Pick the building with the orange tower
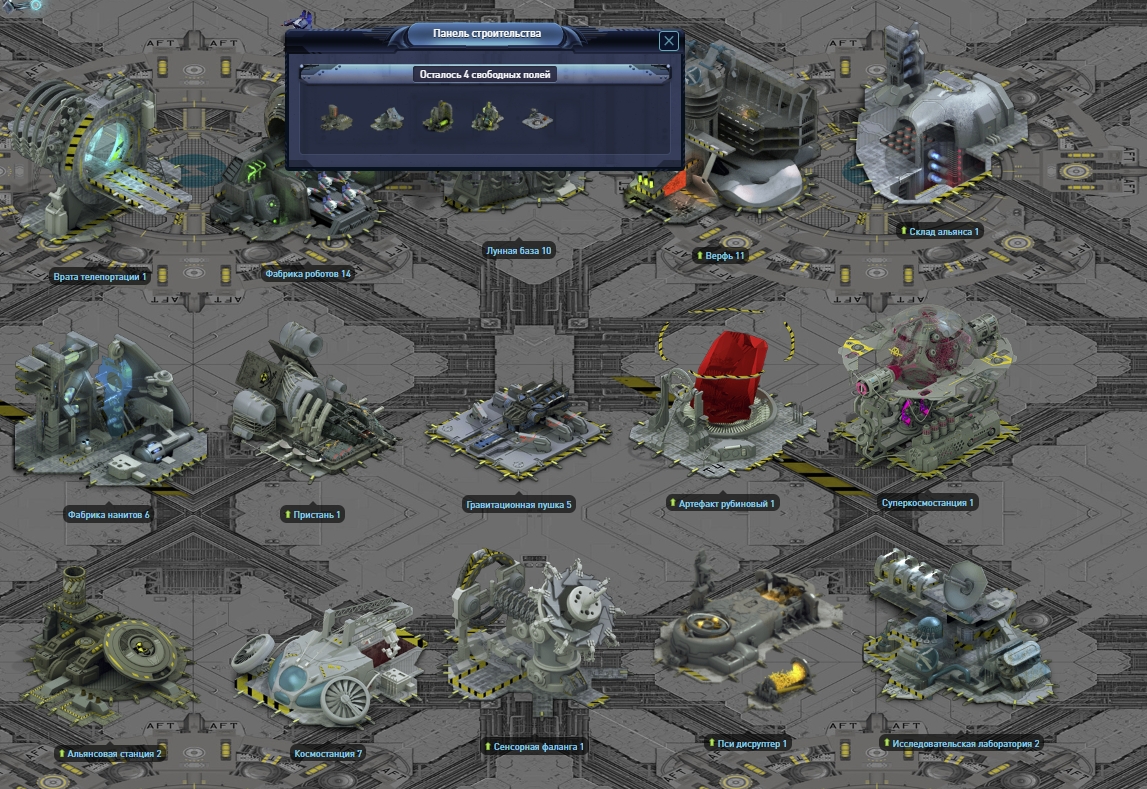This screenshot has width=1147, height=789. pos(337,119)
